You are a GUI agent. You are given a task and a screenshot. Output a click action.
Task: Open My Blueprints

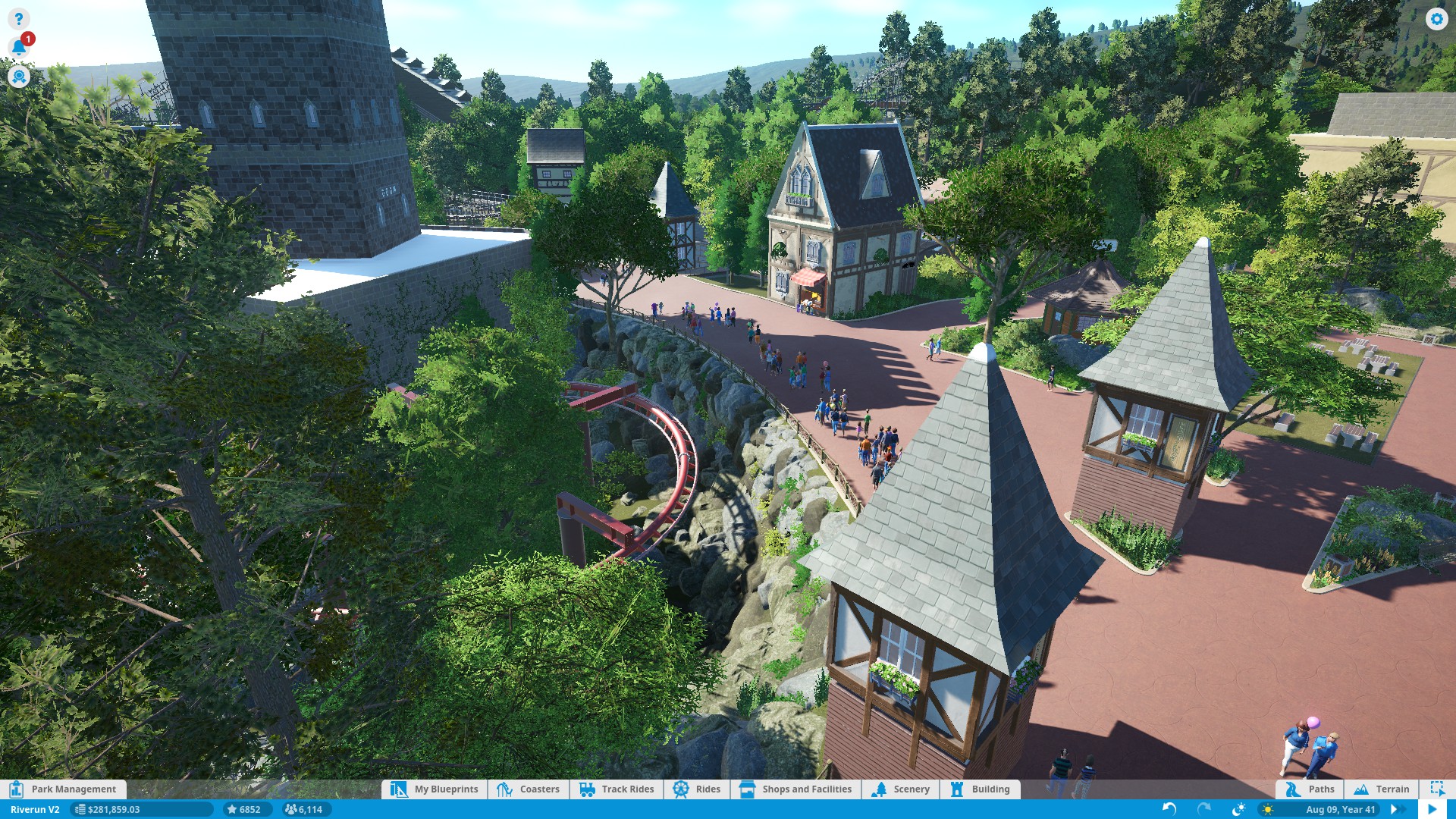coord(435,789)
